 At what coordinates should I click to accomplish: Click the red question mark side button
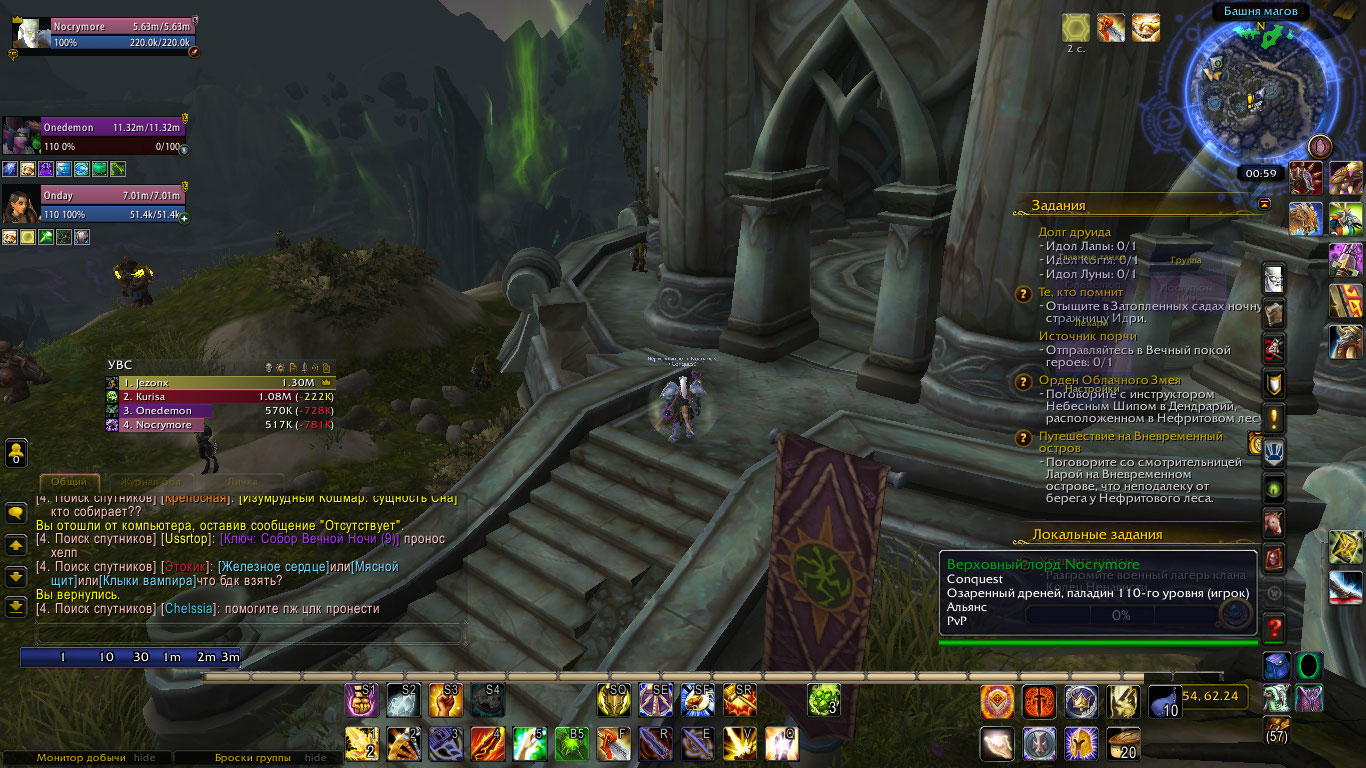[x=1273, y=629]
